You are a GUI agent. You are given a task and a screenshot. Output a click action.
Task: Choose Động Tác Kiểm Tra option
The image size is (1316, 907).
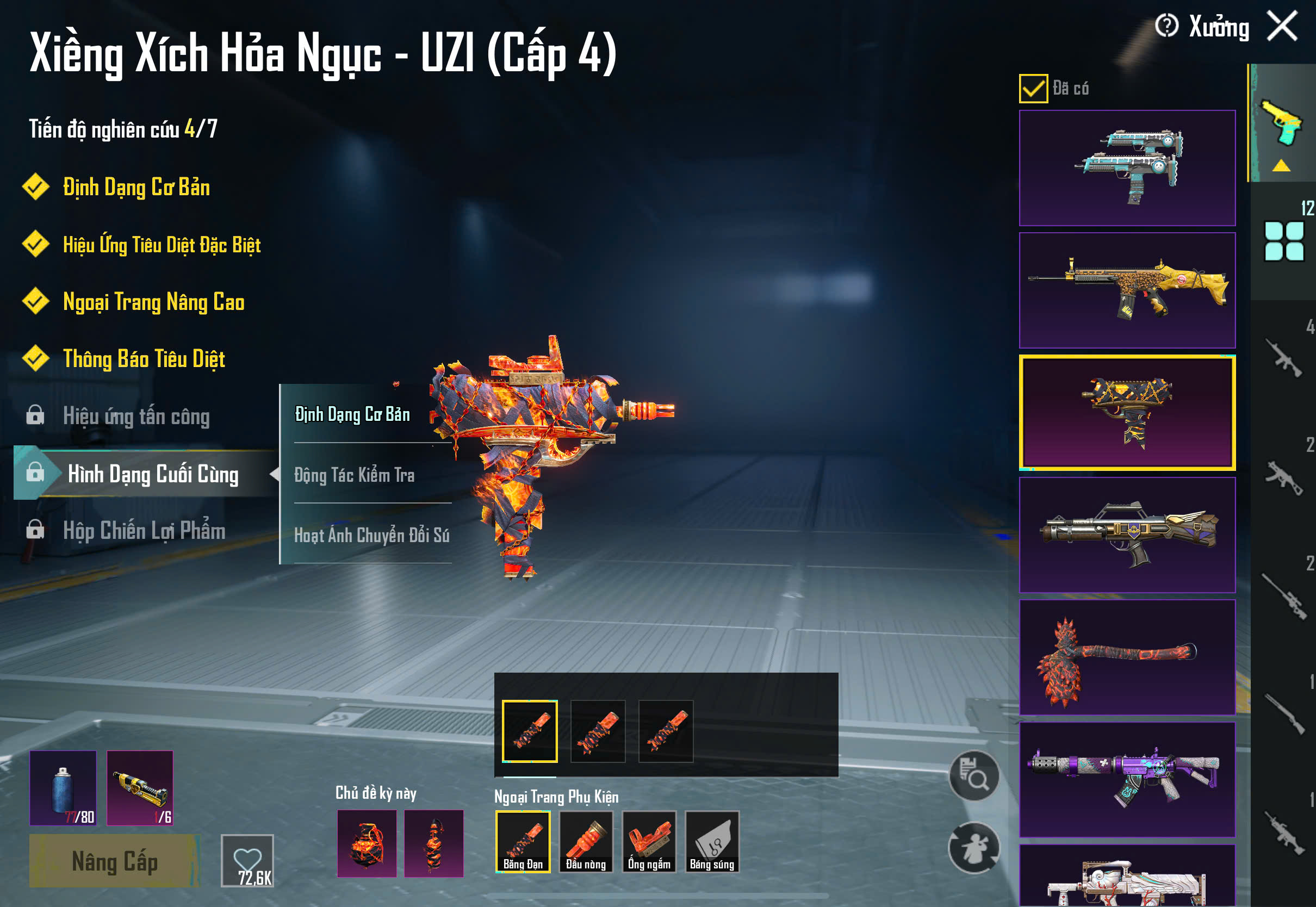coord(354,475)
